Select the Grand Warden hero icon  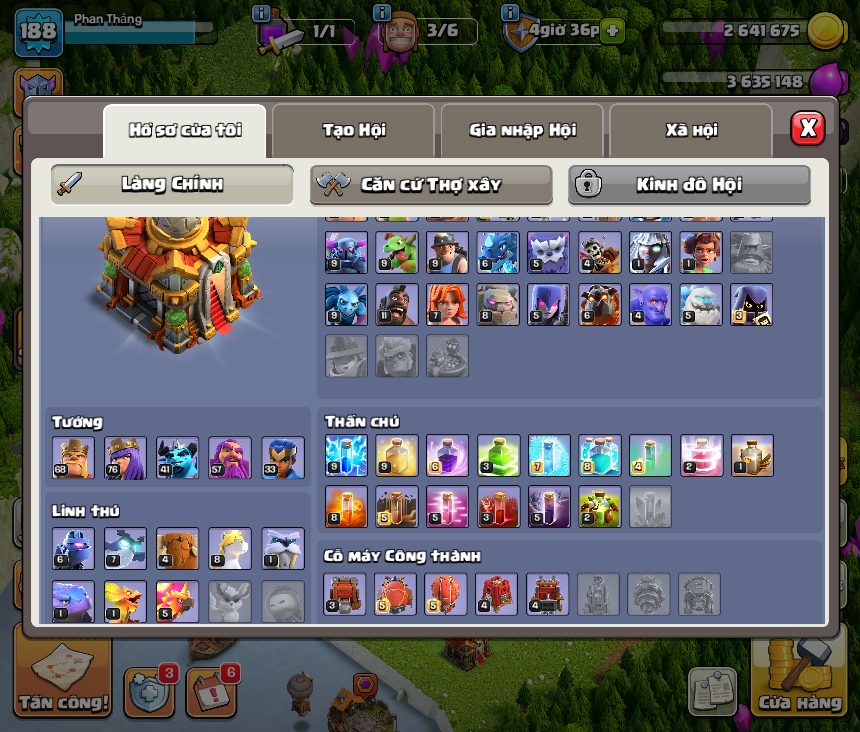[x=230, y=457]
